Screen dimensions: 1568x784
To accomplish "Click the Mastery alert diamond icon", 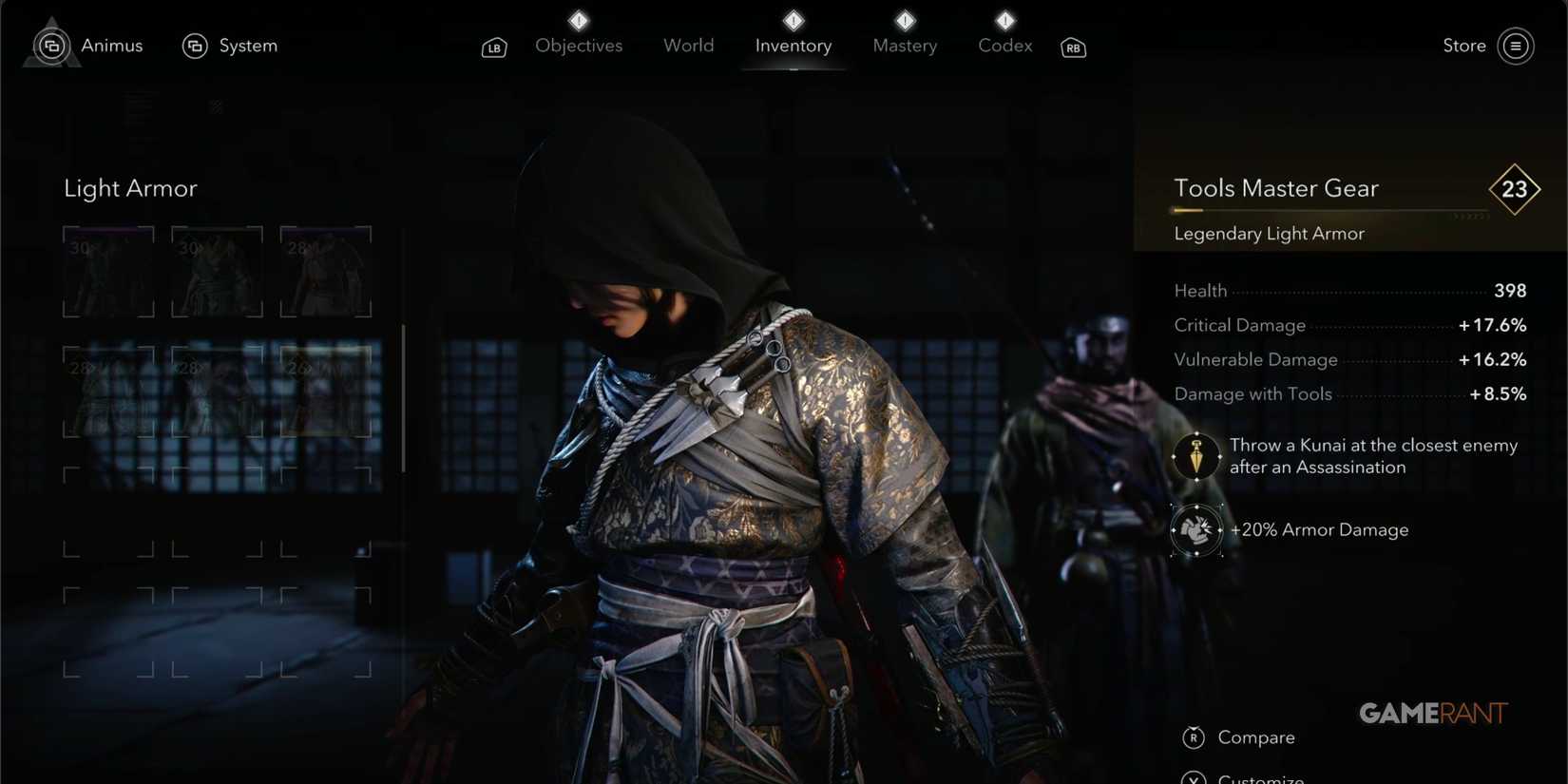I will 904,18.
